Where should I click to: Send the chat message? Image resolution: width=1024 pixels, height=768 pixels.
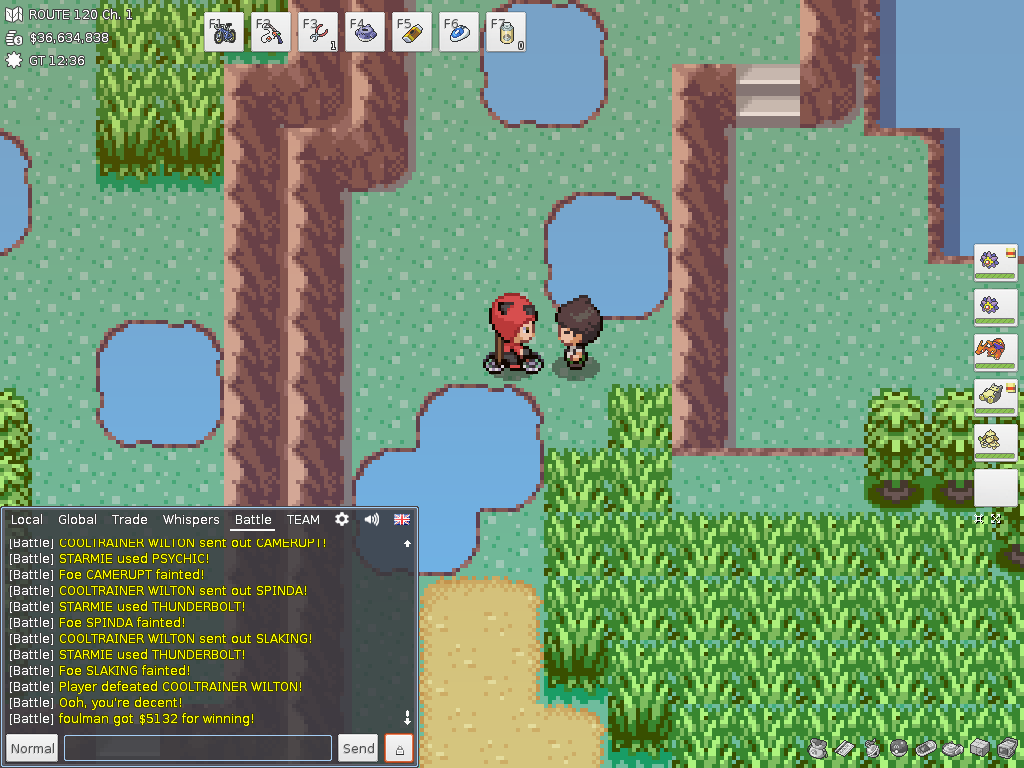pos(358,748)
